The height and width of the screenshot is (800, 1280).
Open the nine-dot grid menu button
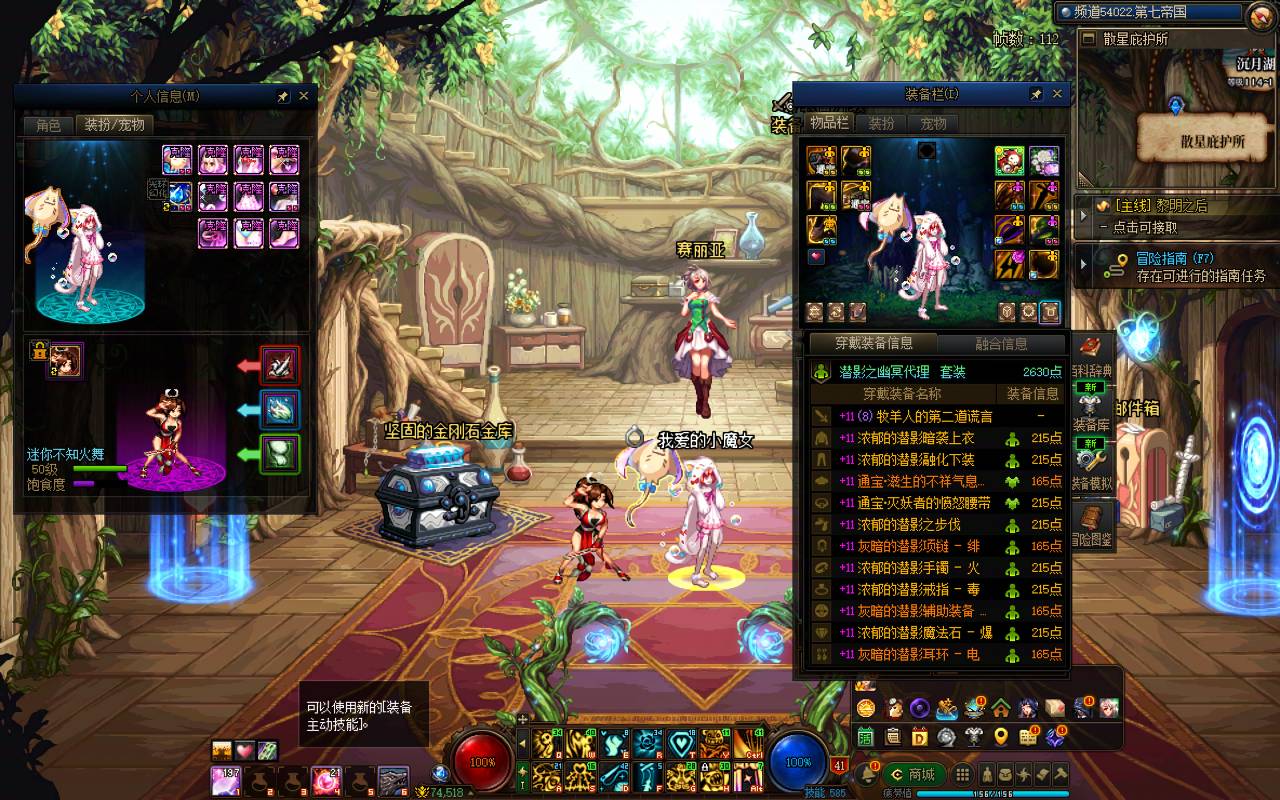click(961, 774)
